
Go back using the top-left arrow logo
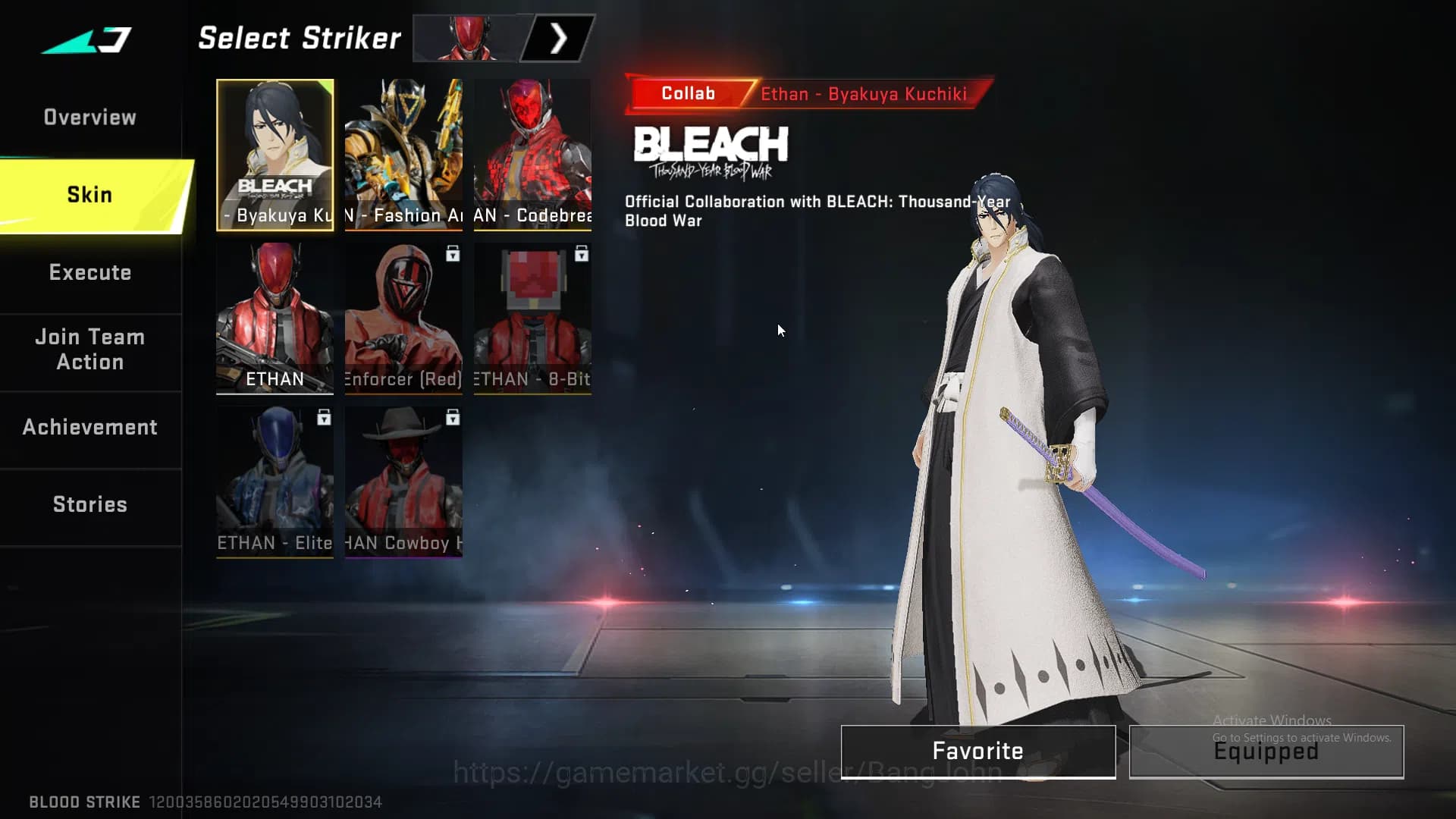pos(87,39)
